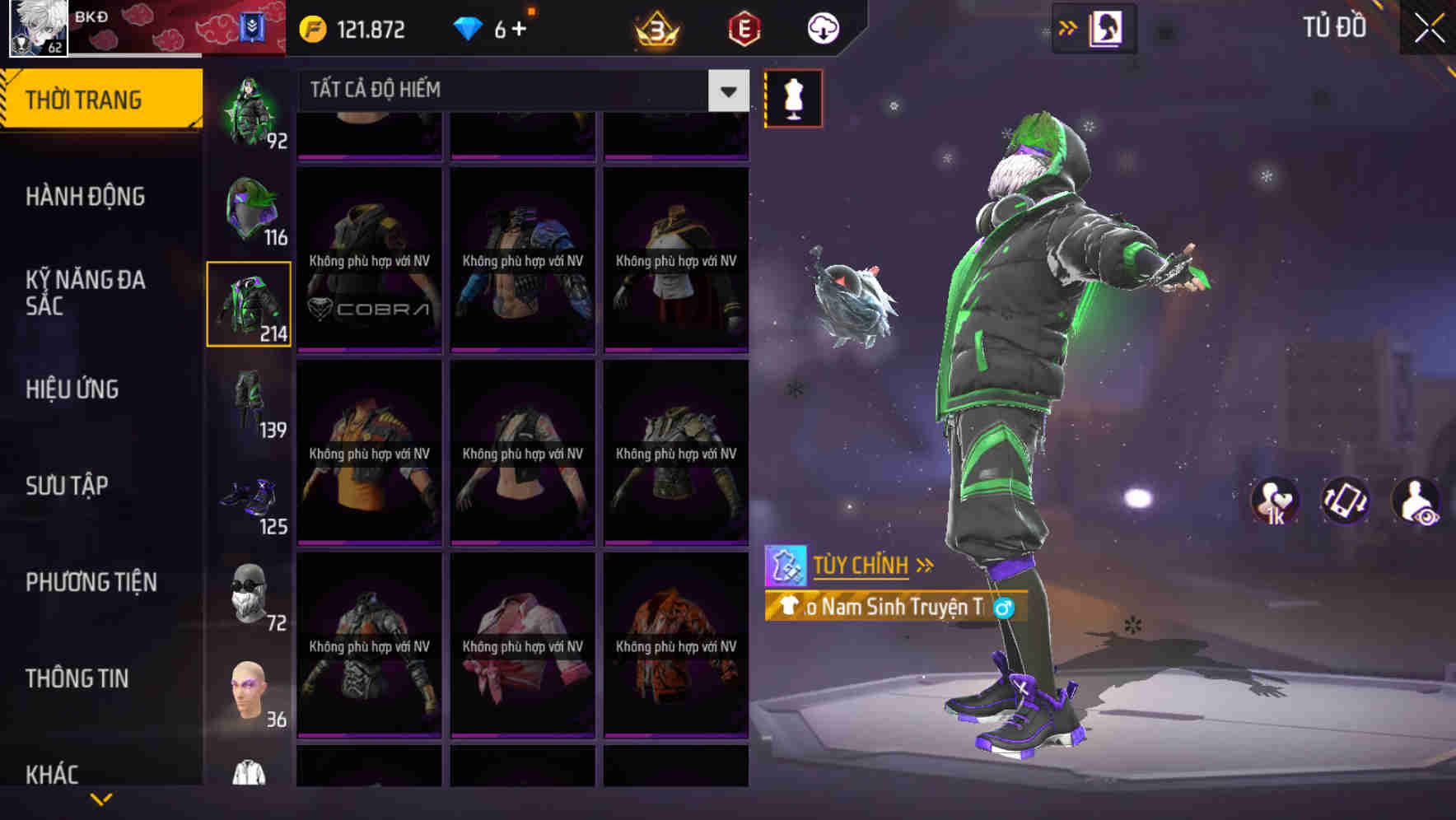Toggle equip of the selected 214 jacket thumbnail

pyautogui.click(x=249, y=303)
